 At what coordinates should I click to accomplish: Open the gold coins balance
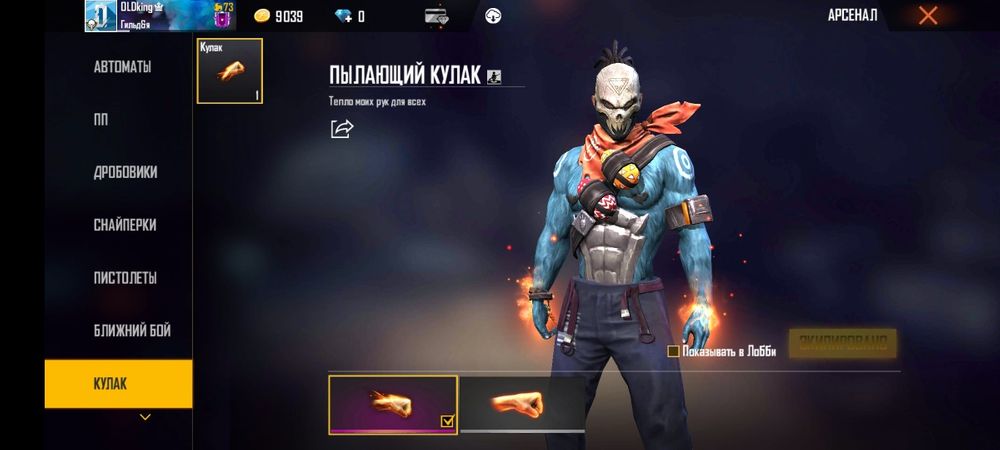pyautogui.click(x=278, y=16)
